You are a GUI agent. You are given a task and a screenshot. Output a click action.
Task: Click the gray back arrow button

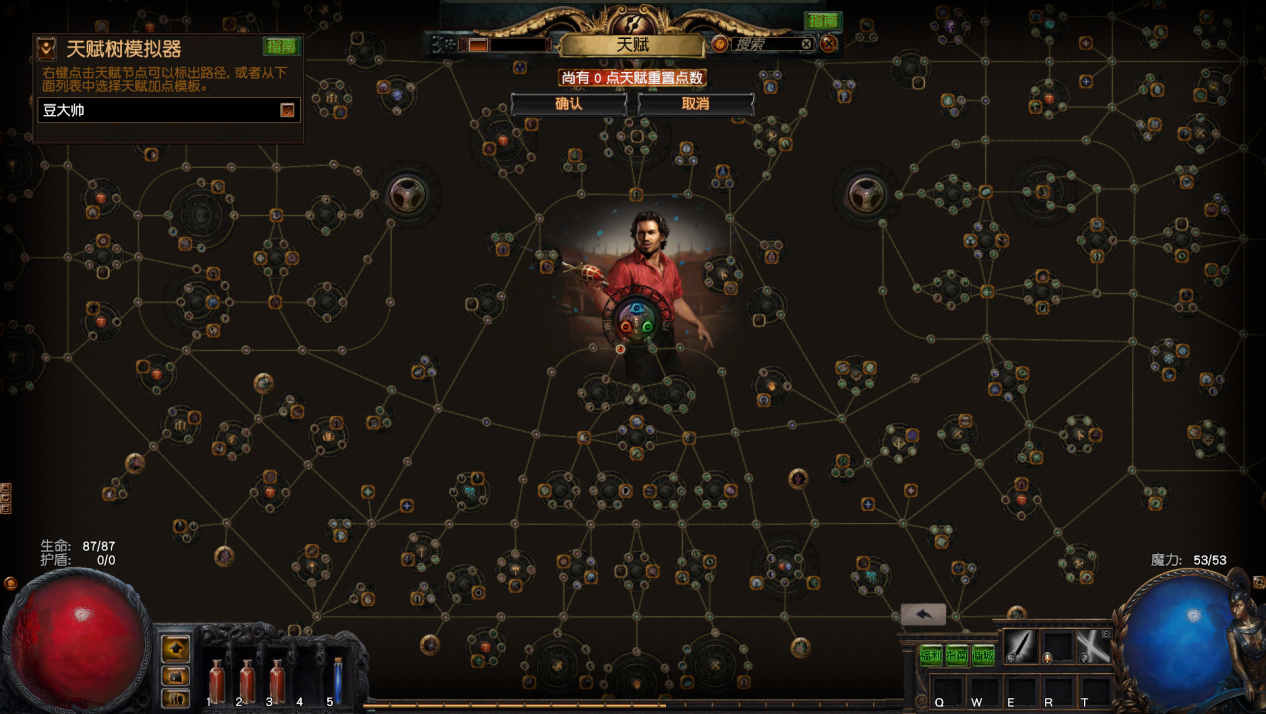(923, 615)
